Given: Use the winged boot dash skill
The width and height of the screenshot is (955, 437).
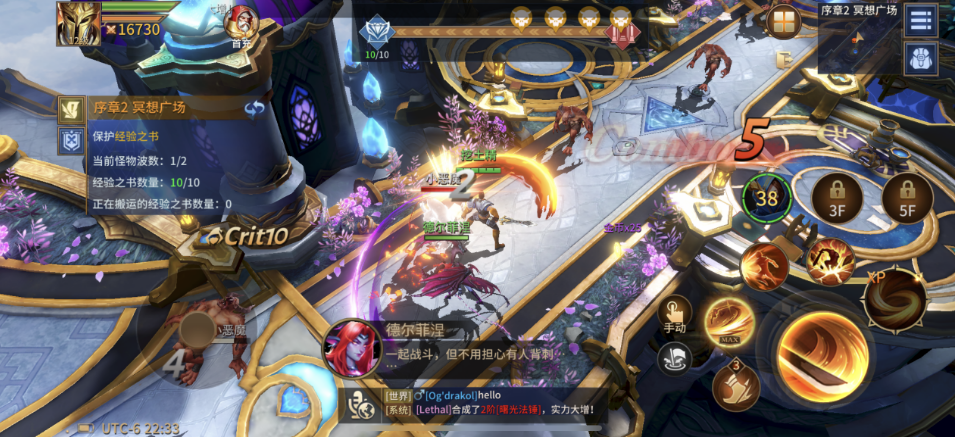Looking at the screenshot, I should [735, 387].
